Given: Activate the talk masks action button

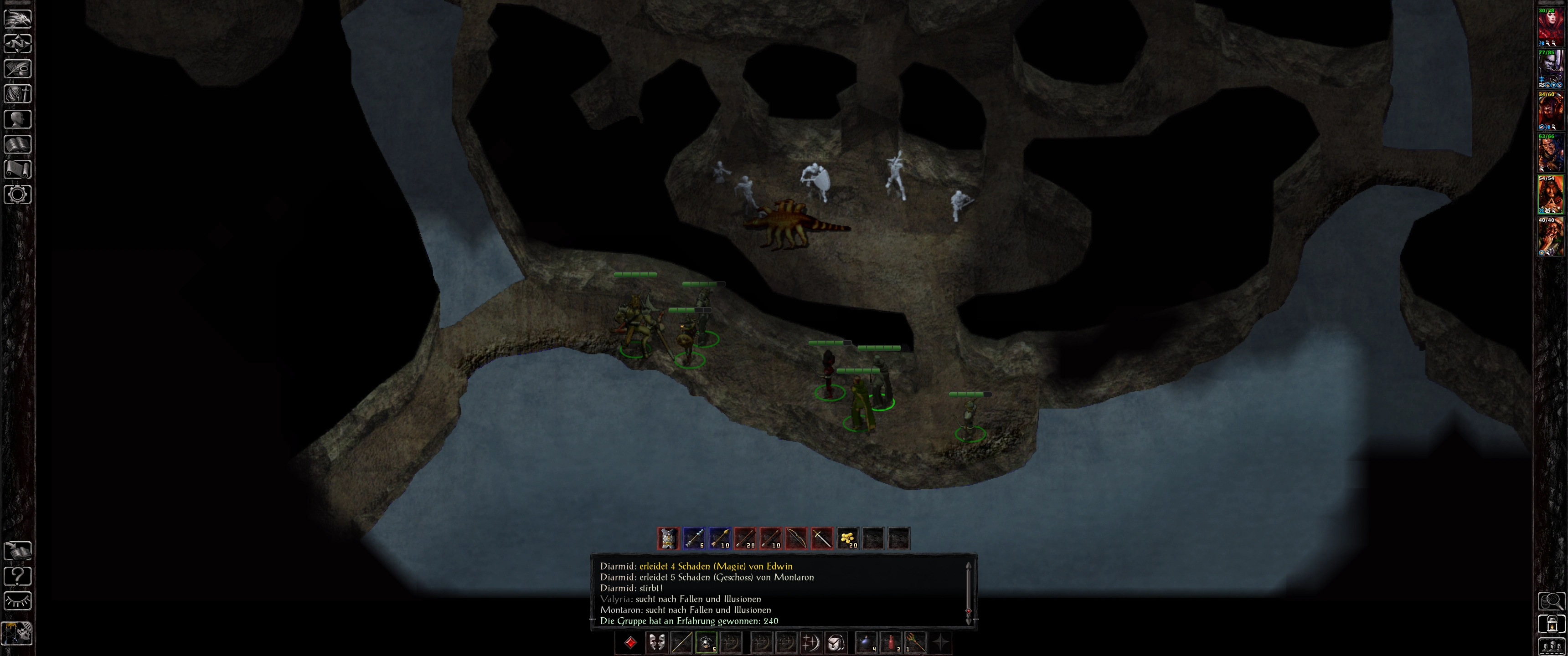Looking at the screenshot, I should click(x=656, y=643).
